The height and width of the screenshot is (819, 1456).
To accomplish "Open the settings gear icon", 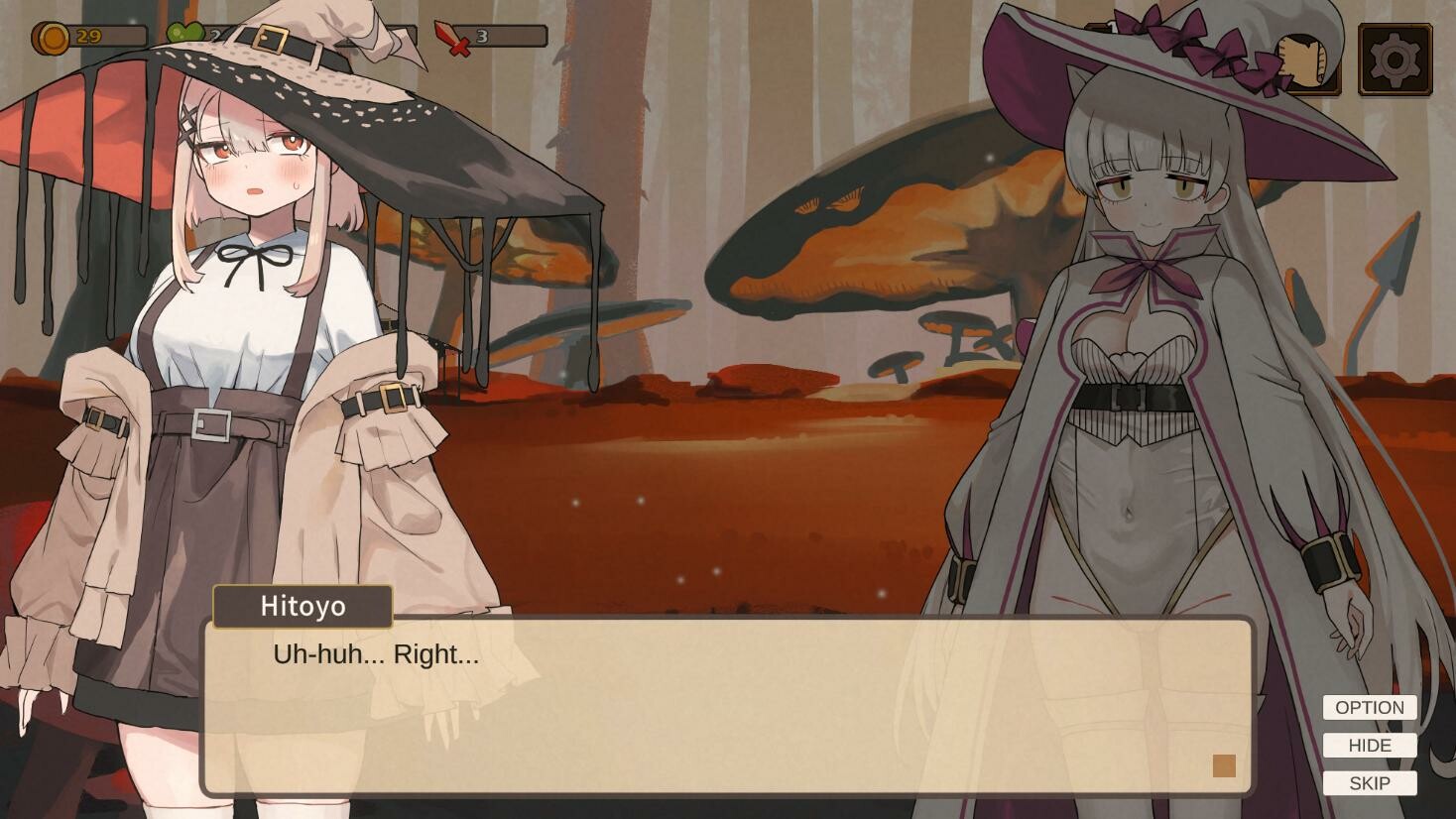I will pos(1394,58).
